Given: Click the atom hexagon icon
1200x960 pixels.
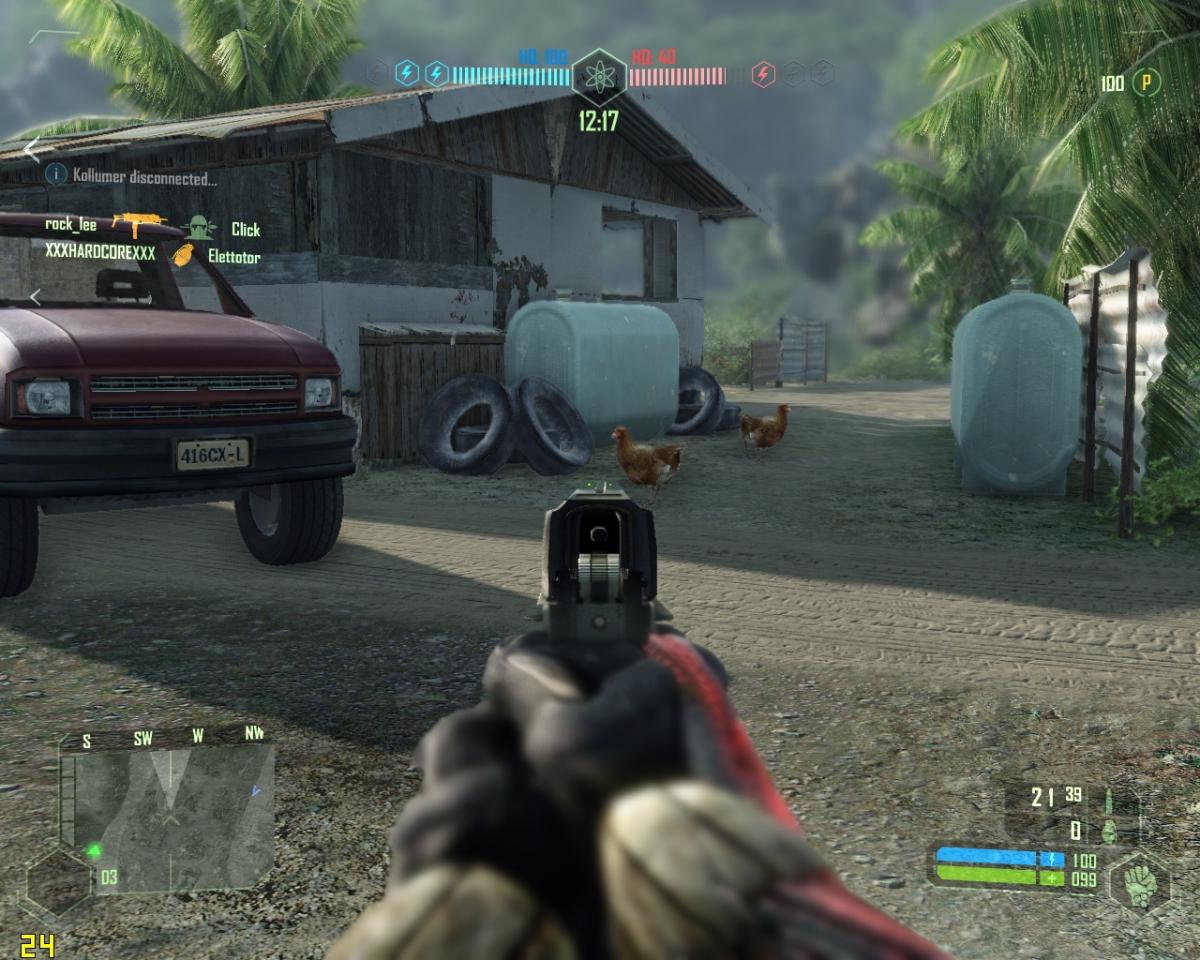Looking at the screenshot, I should (x=599, y=75).
